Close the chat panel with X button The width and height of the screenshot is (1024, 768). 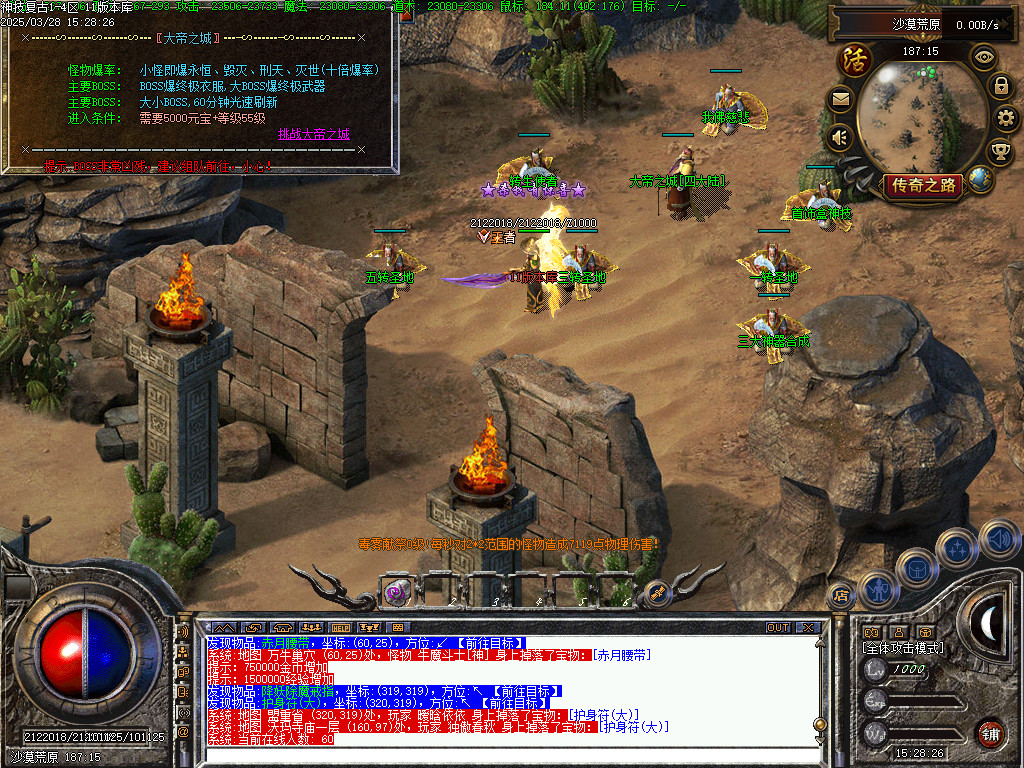(808, 627)
